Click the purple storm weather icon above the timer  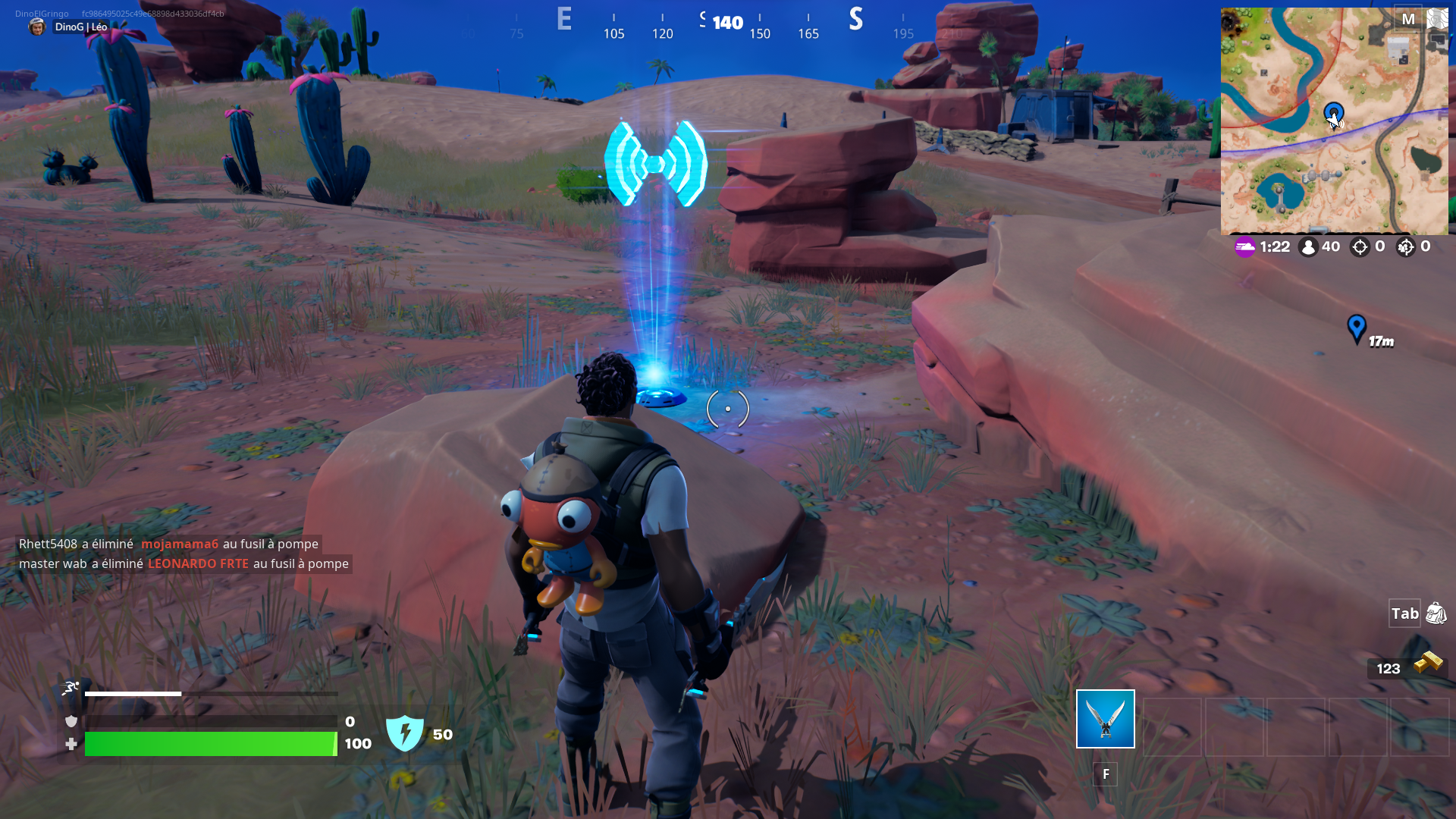pos(1244,246)
